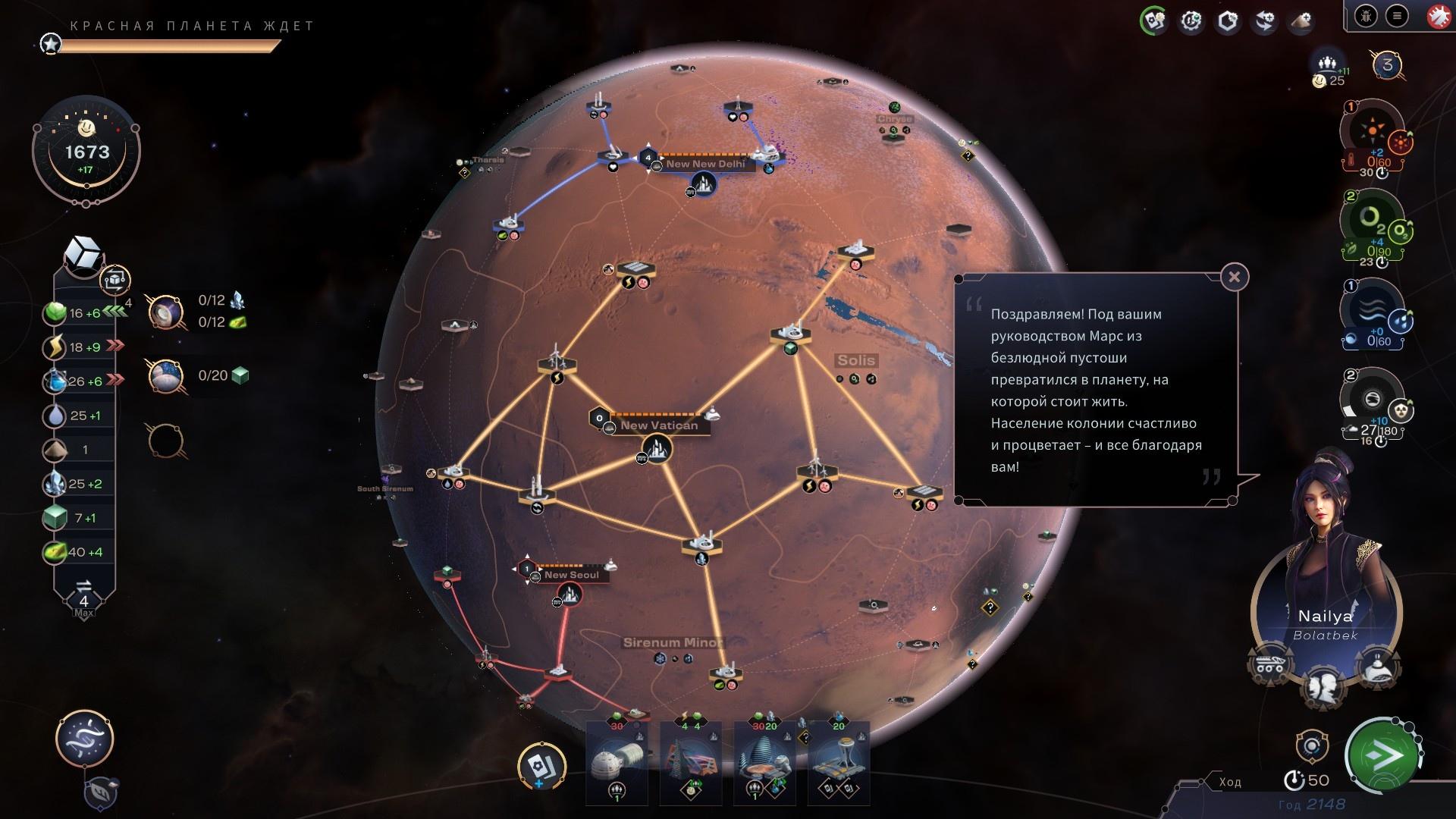The image size is (1456, 819).
Task: Activate the dome colony leader ability
Action: click(x=1379, y=664)
